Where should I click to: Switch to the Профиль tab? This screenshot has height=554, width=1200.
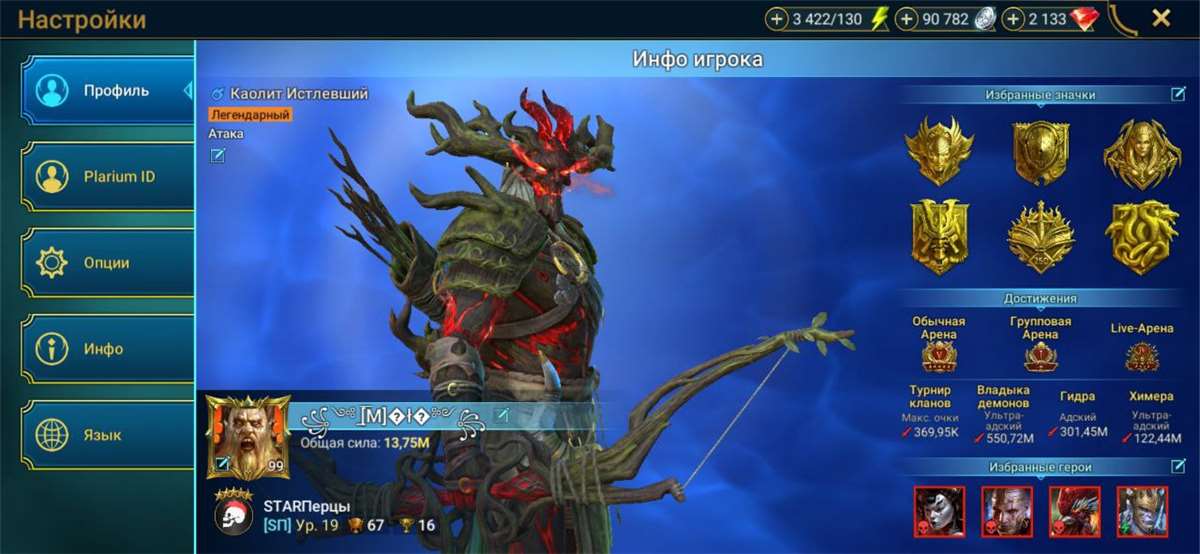click(108, 91)
